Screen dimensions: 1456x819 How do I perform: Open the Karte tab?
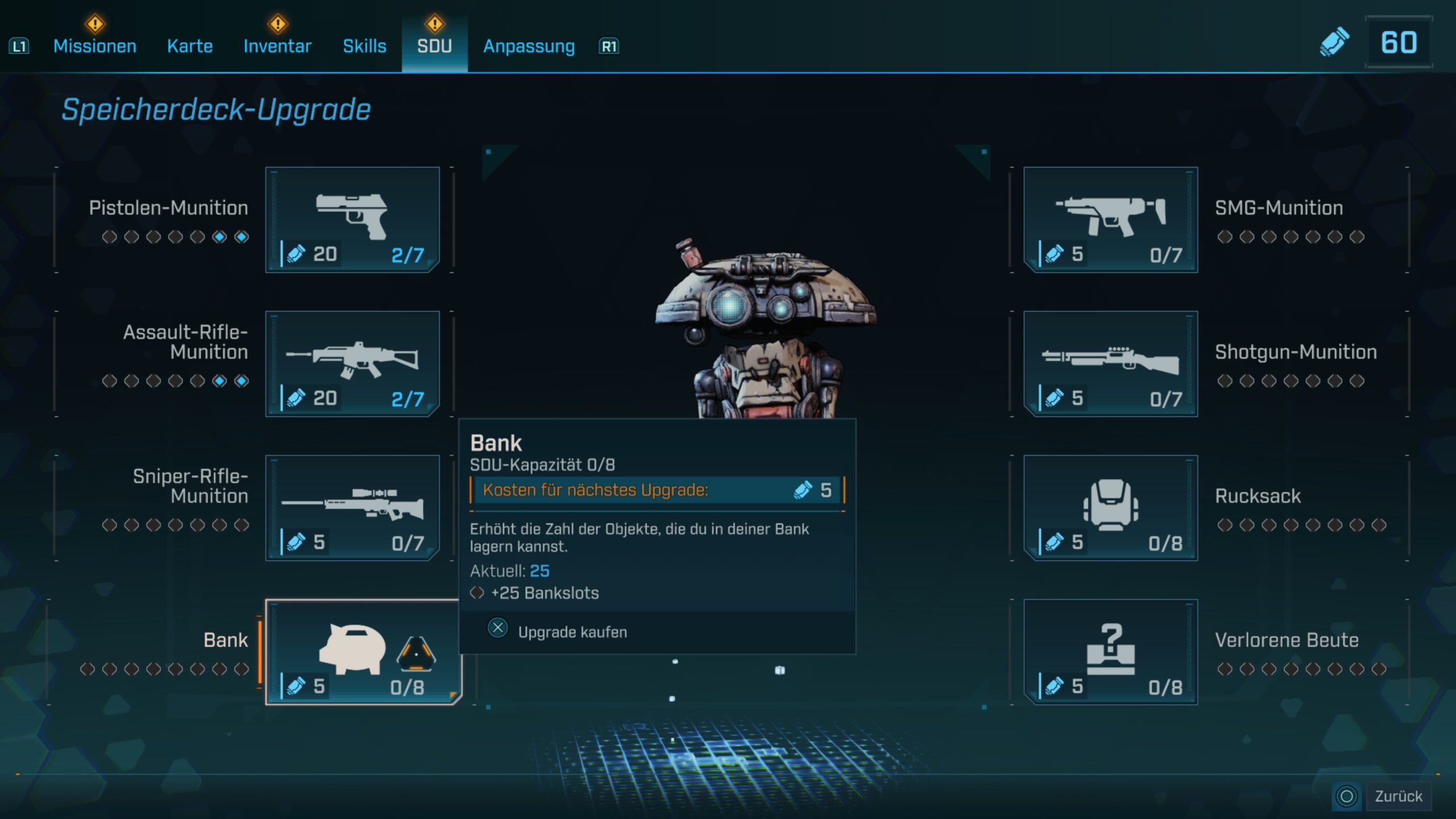click(x=190, y=46)
